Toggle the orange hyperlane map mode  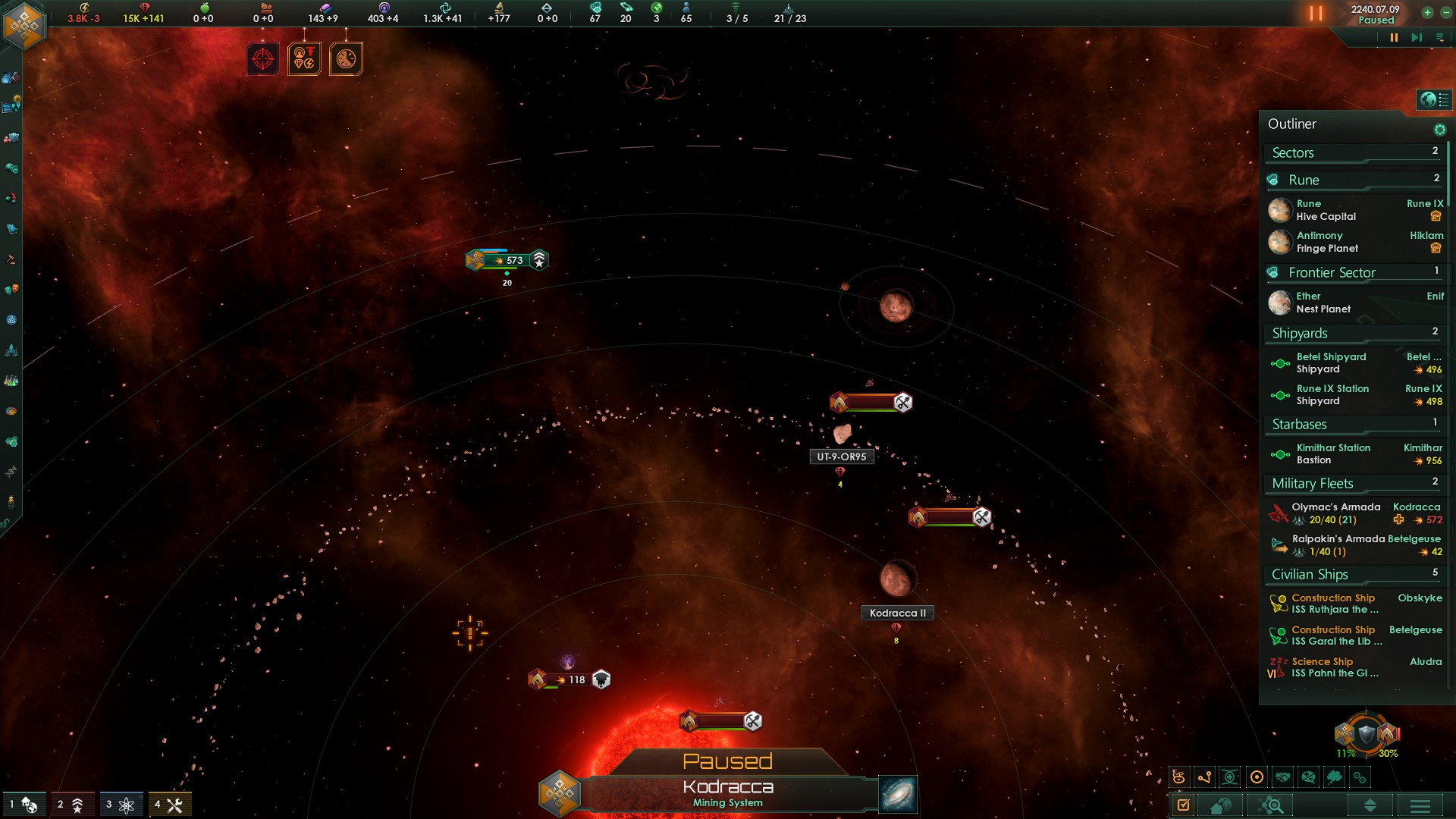[1204, 777]
